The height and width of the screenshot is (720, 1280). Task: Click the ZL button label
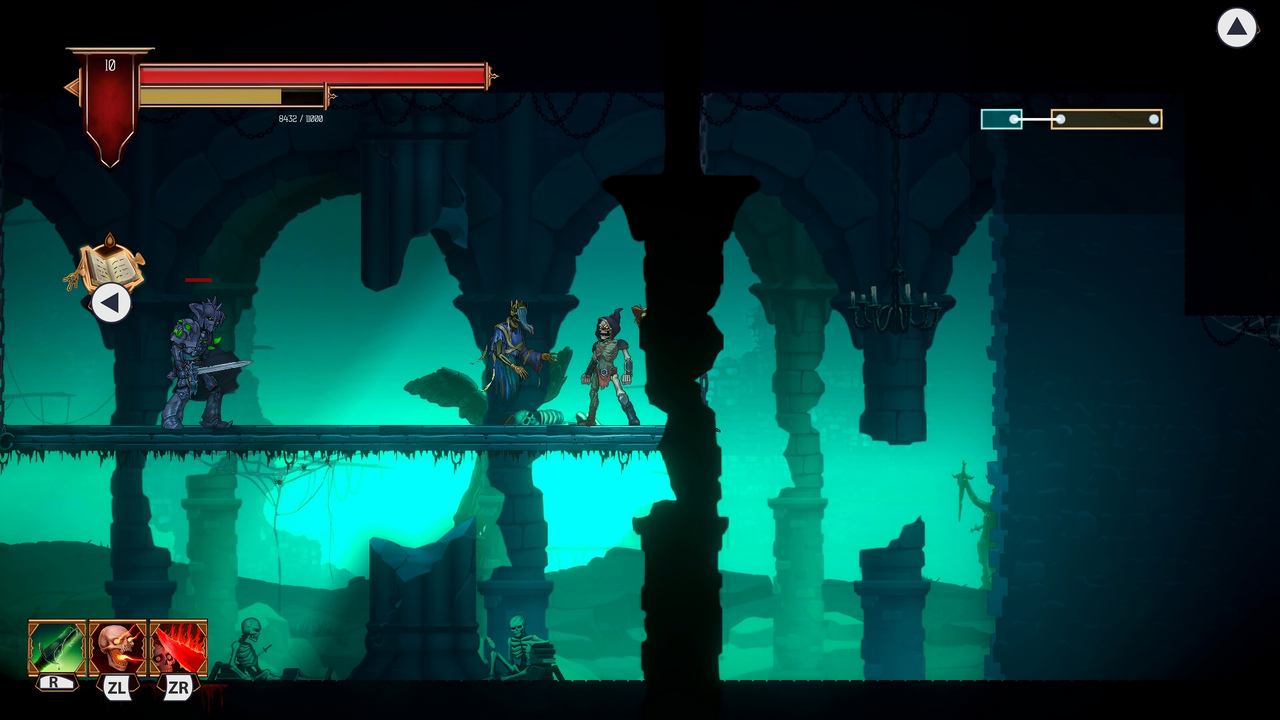tap(117, 688)
